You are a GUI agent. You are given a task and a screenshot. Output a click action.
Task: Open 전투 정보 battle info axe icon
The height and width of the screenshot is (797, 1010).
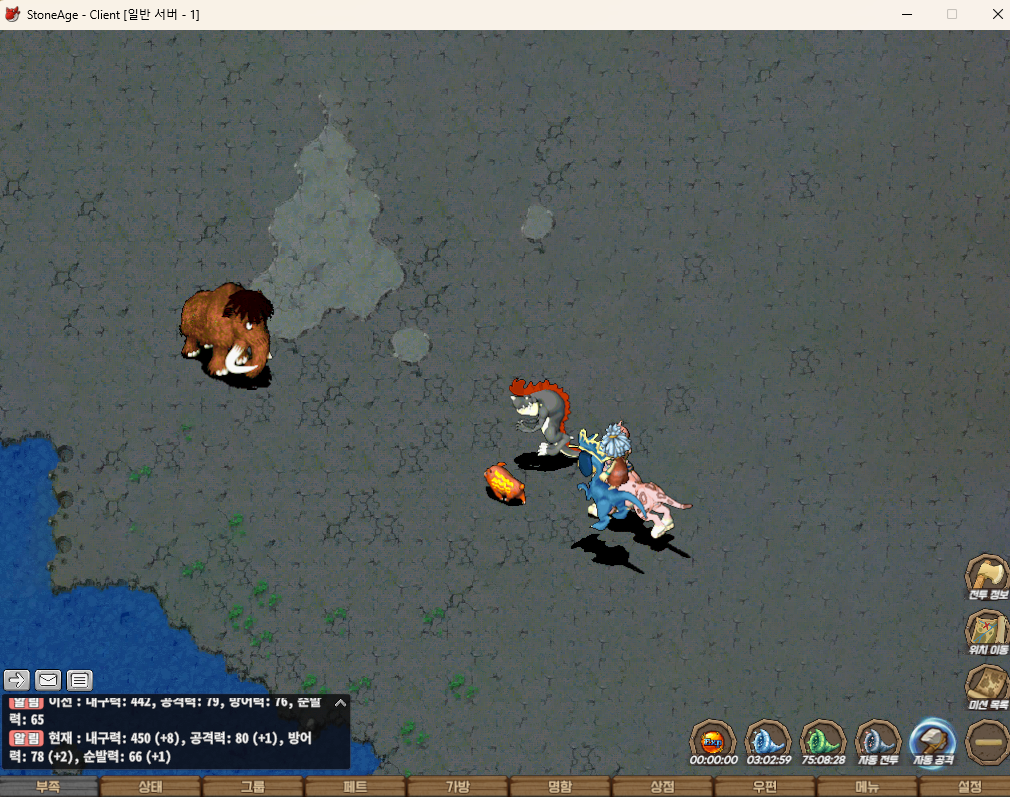986,576
